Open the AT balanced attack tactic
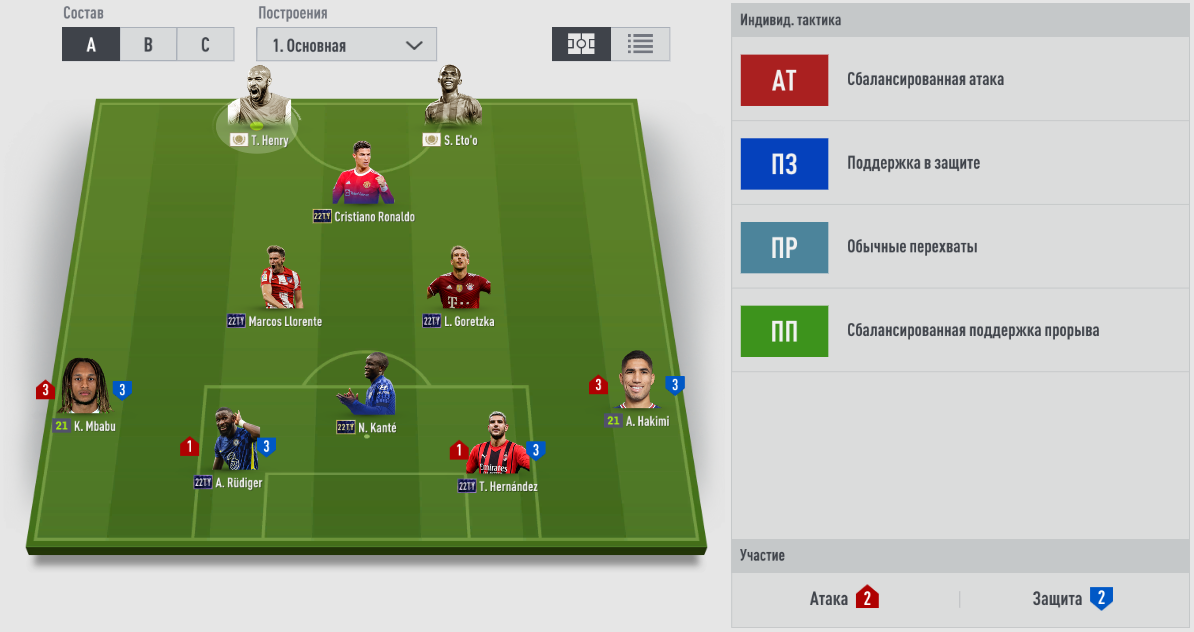Image resolution: width=1194 pixels, height=632 pixels. coord(784,80)
